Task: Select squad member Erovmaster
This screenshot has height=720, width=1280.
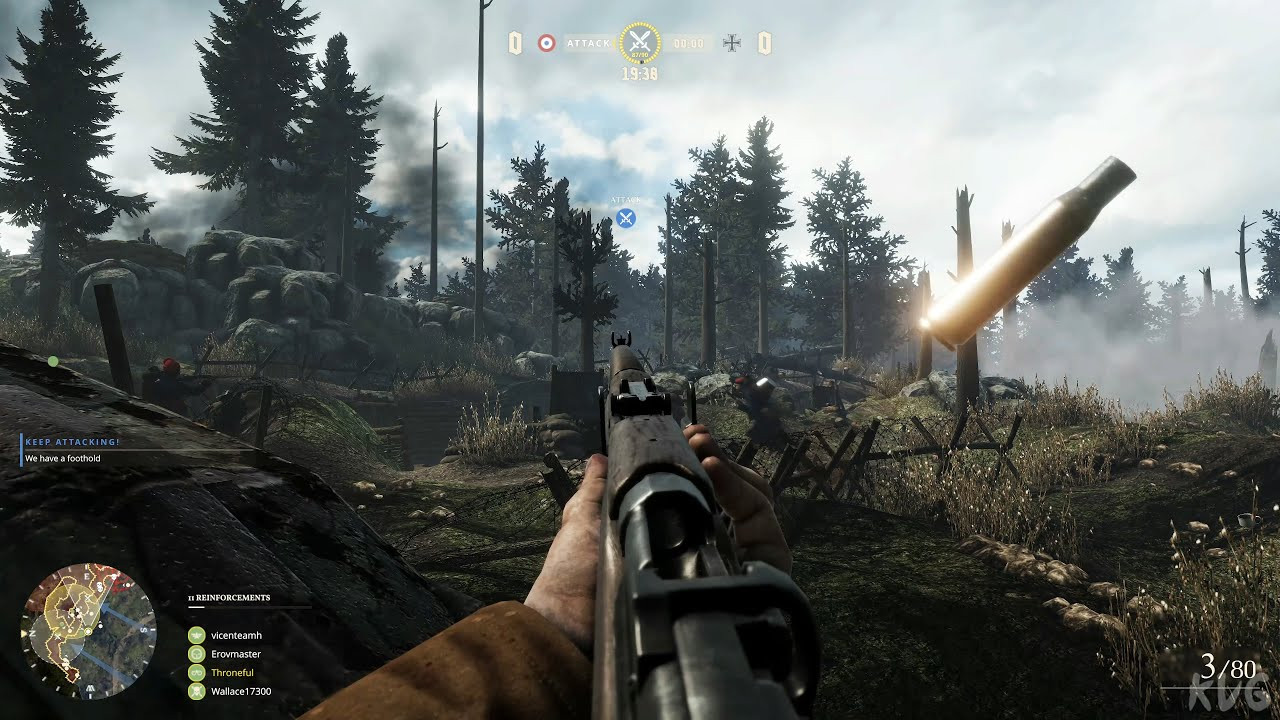Action: click(236, 654)
